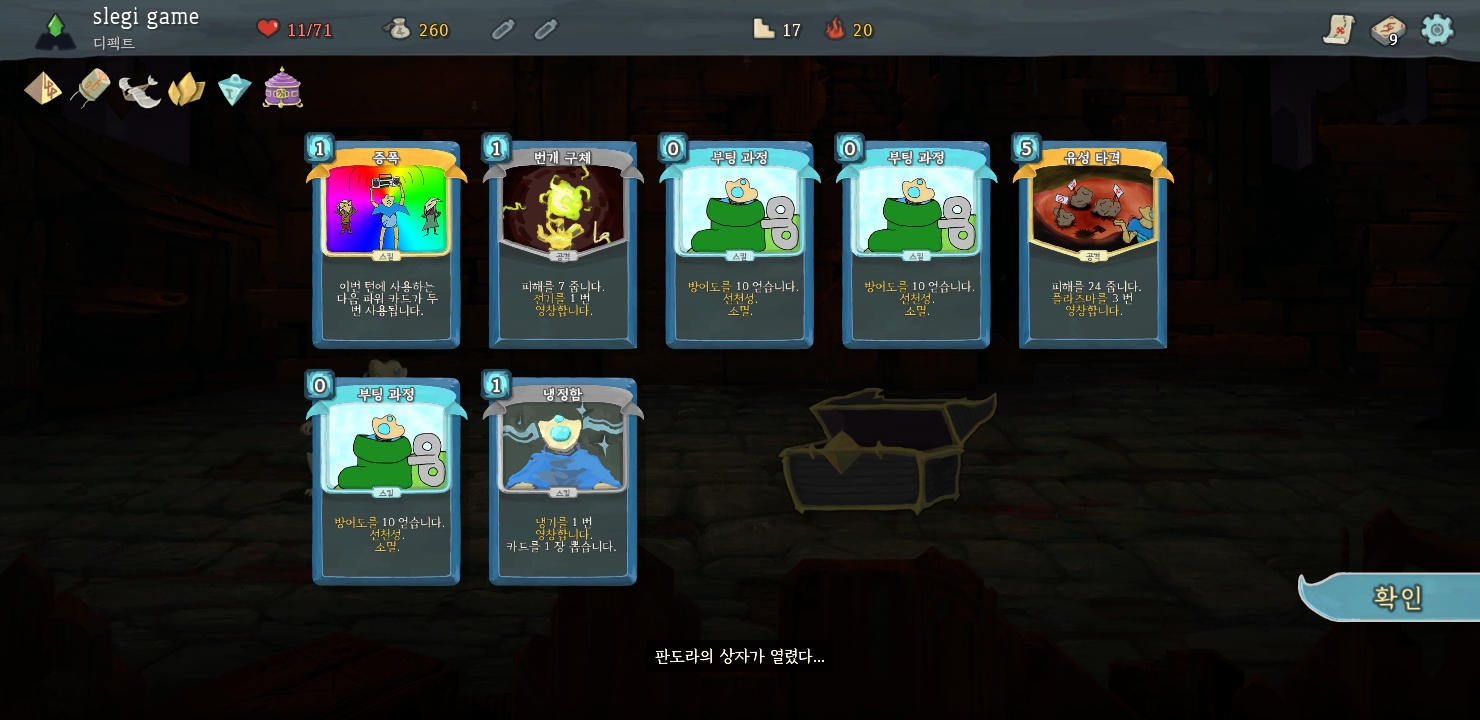Screen dimensions: 1480x720
Task: Inspect the Runic Pyramid relic
Action: tap(43, 89)
